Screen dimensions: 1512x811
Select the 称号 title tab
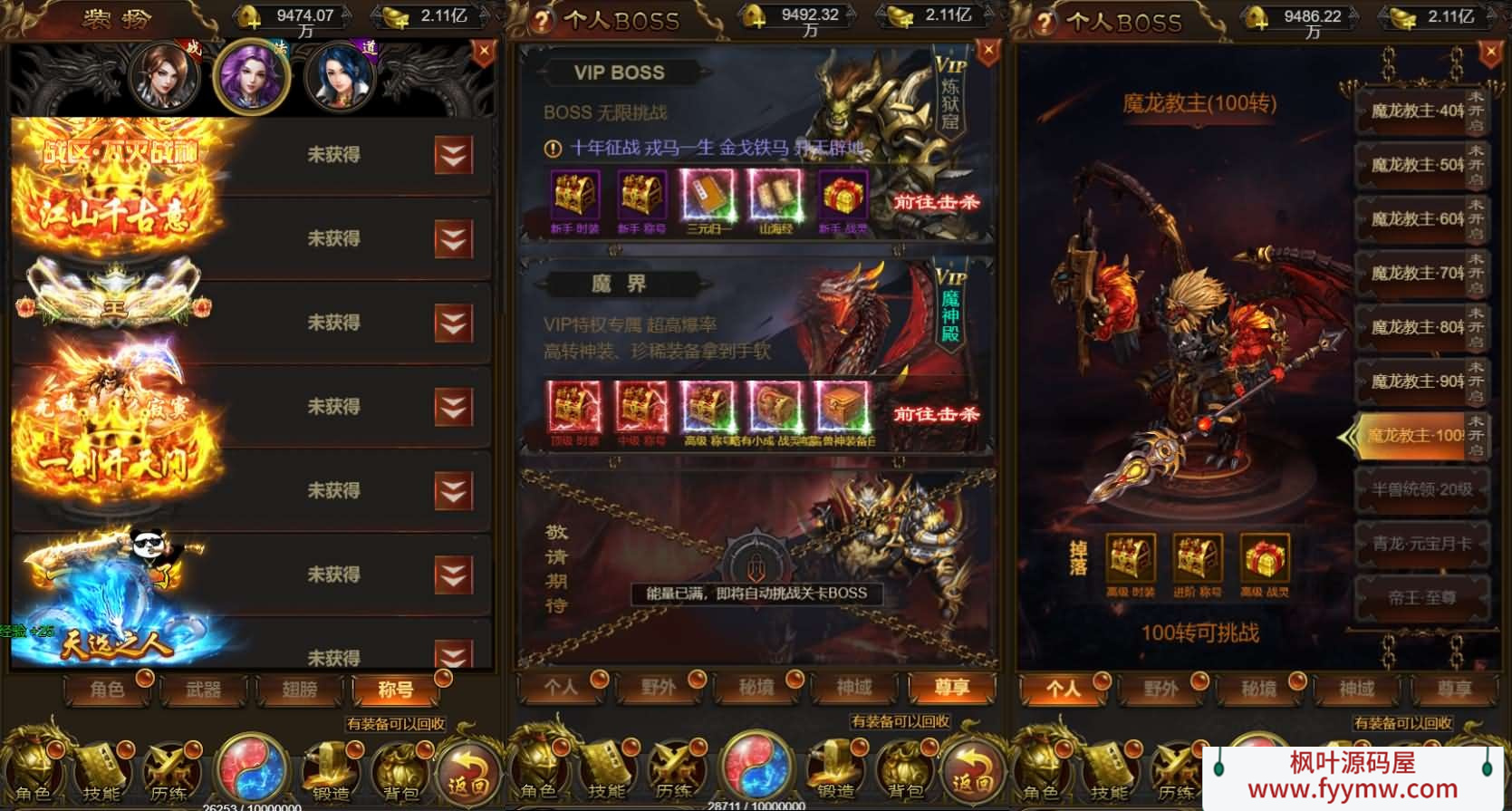click(396, 690)
